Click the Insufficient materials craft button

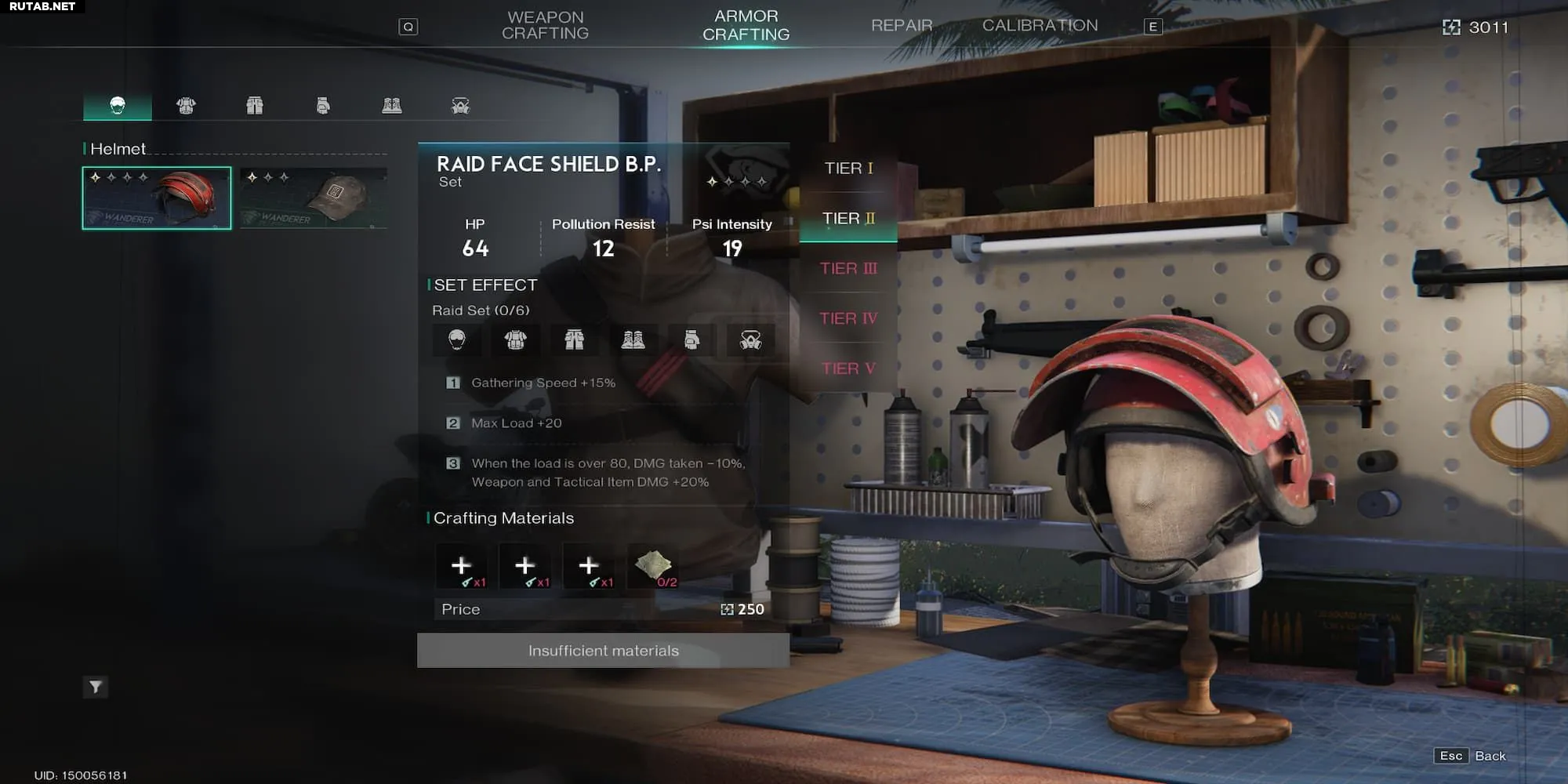pos(603,651)
